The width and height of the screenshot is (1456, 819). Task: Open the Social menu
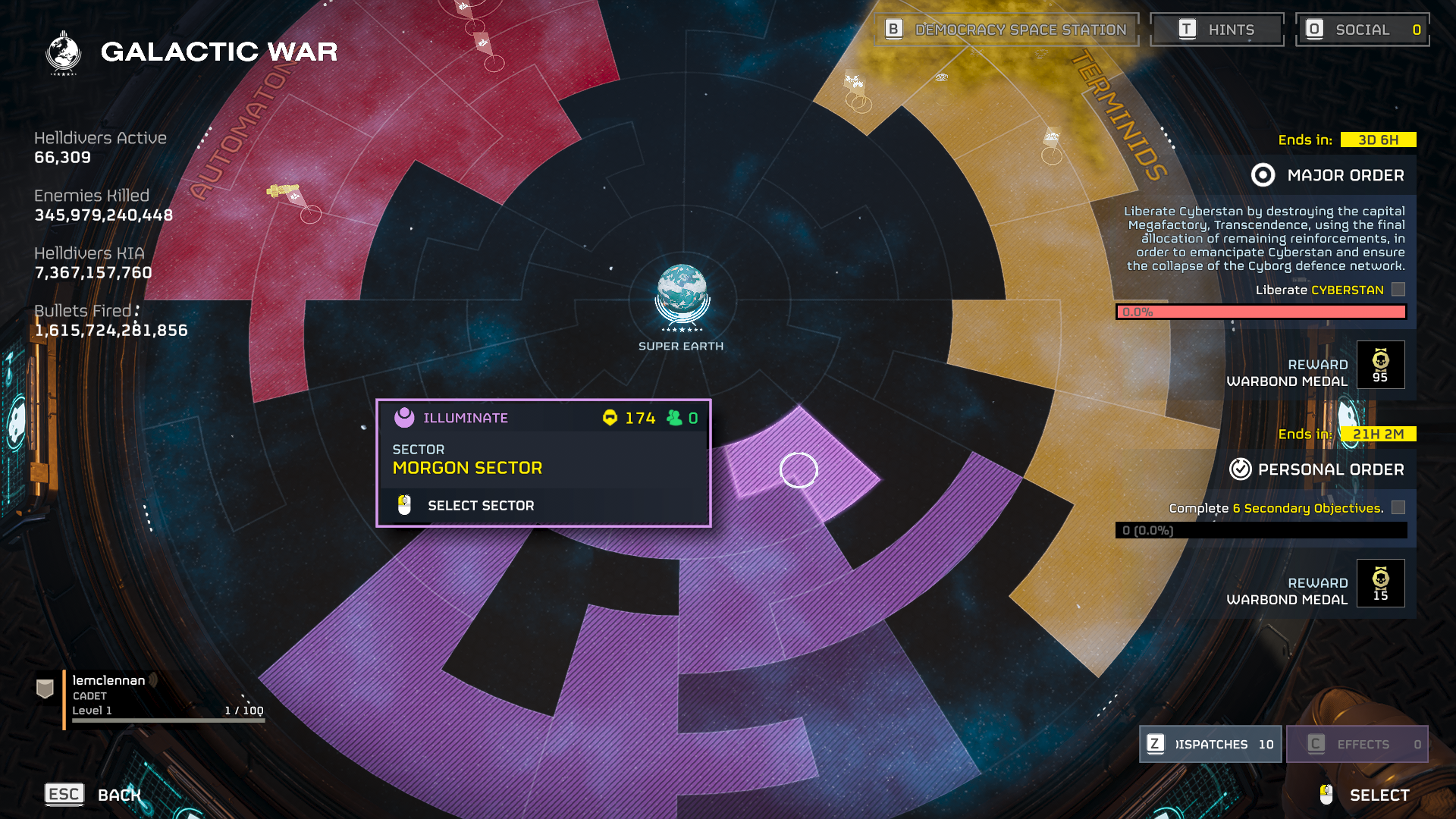1362,30
